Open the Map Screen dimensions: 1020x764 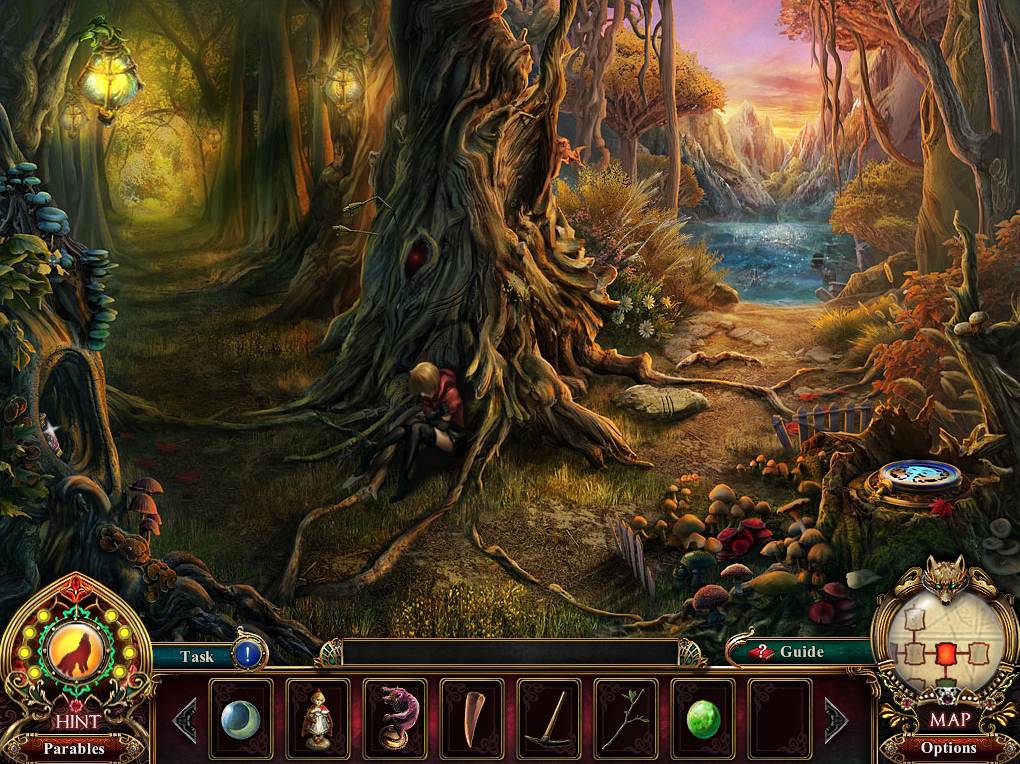[948, 718]
